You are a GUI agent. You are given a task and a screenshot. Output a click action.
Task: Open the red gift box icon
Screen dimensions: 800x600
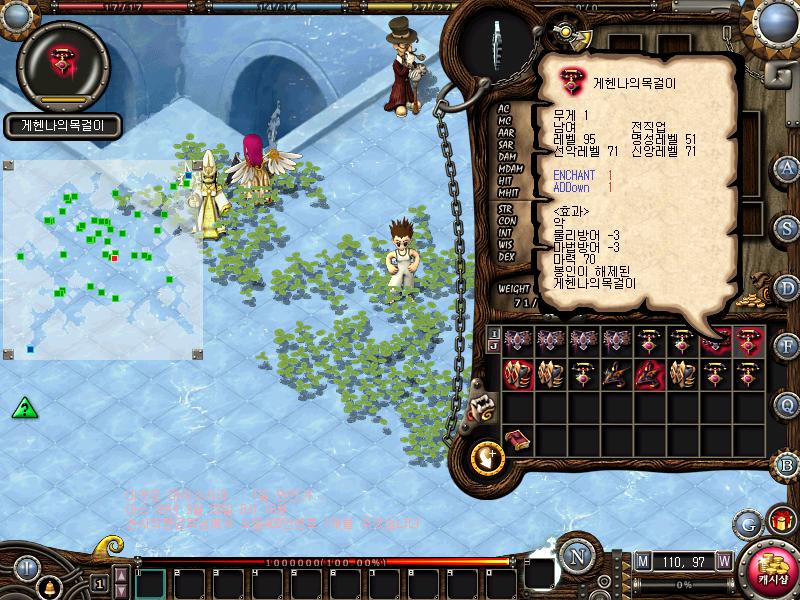click(778, 521)
